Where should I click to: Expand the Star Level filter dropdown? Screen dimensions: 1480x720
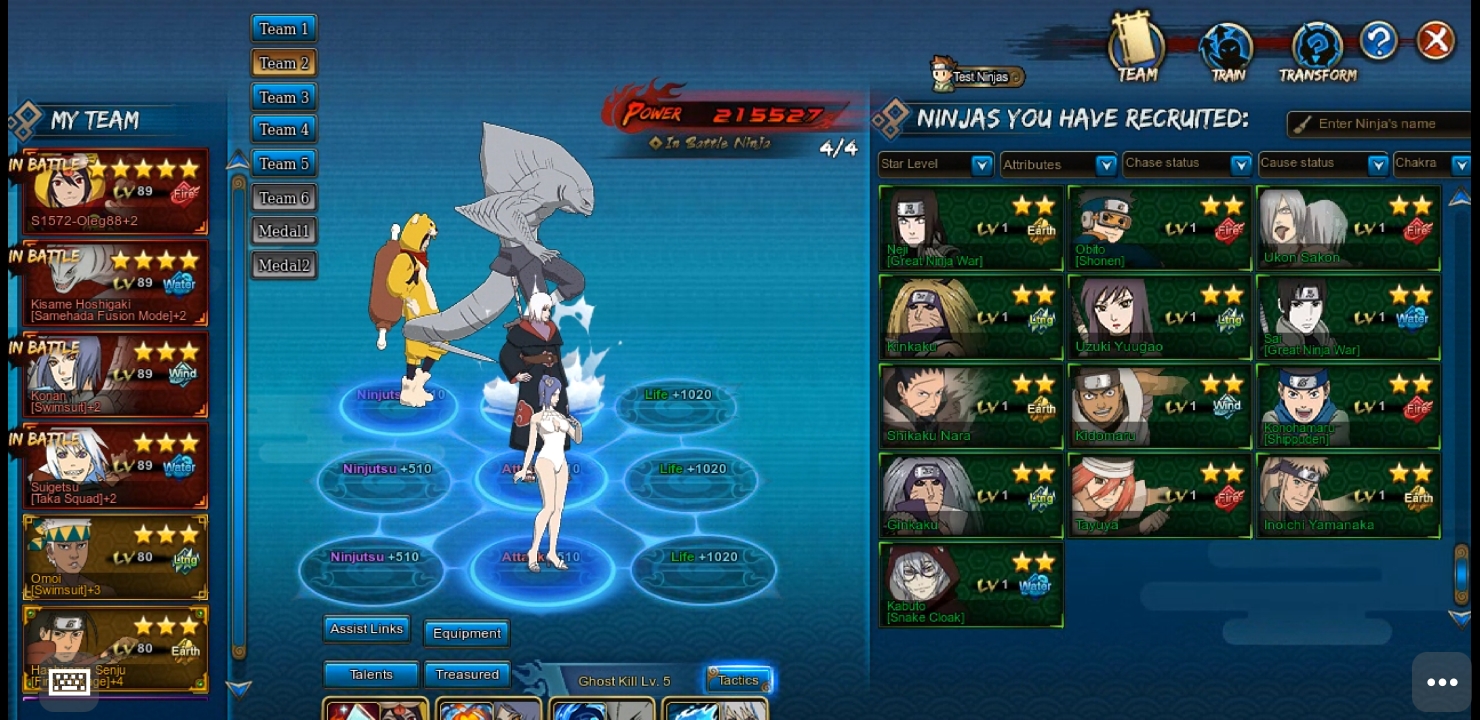point(935,164)
